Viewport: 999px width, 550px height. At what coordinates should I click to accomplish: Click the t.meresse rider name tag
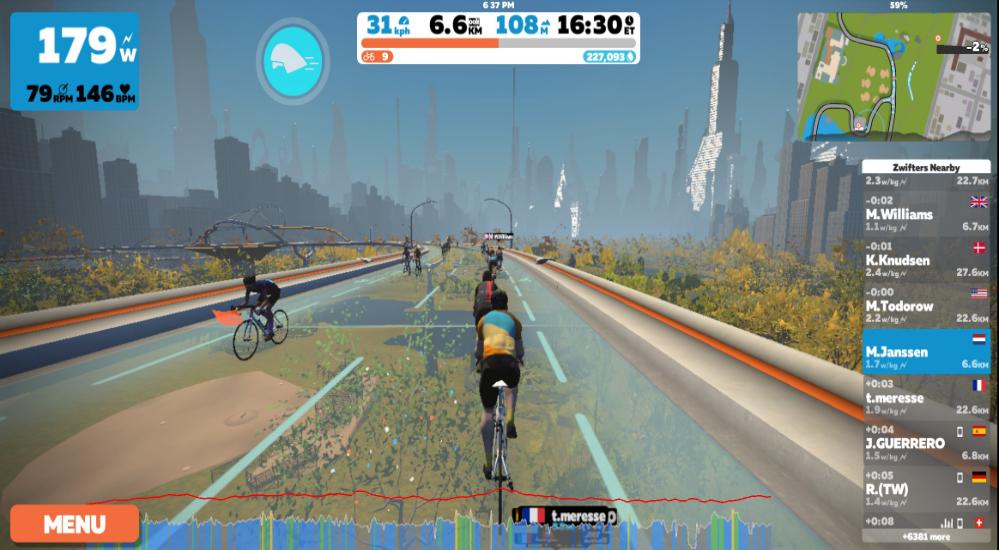[x=566, y=517]
